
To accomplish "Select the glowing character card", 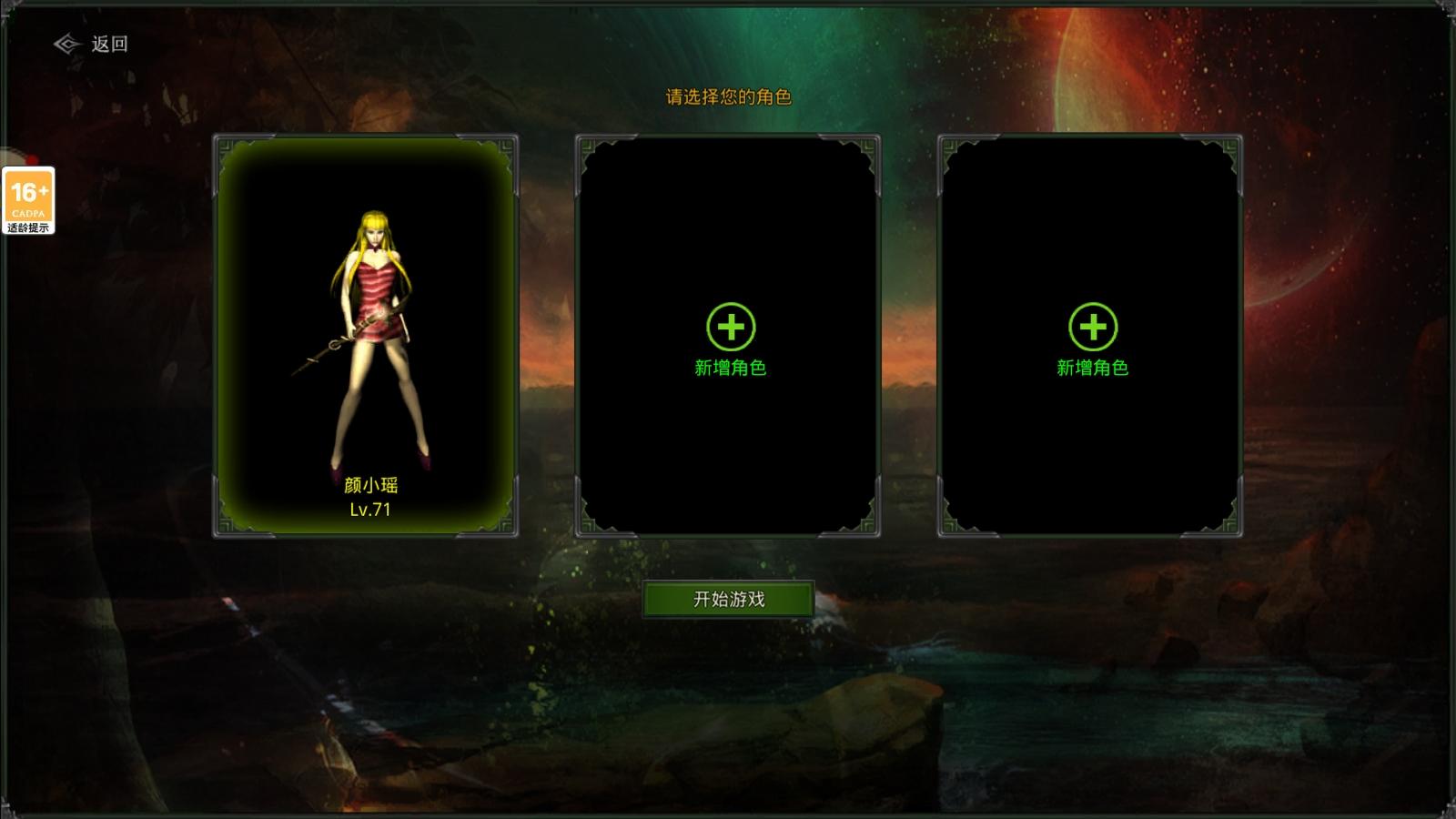I will tap(365, 337).
